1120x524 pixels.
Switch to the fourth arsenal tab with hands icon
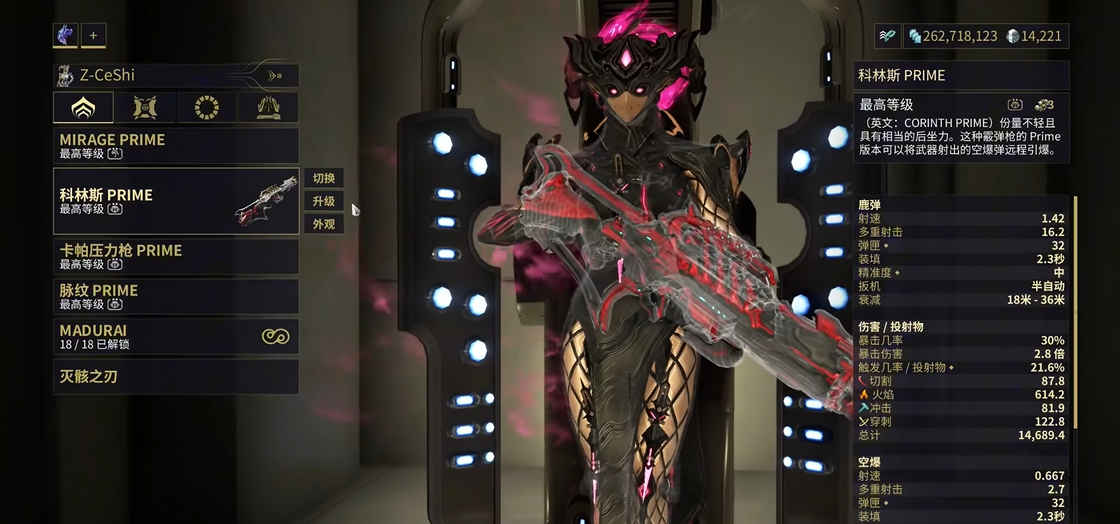pos(268,107)
